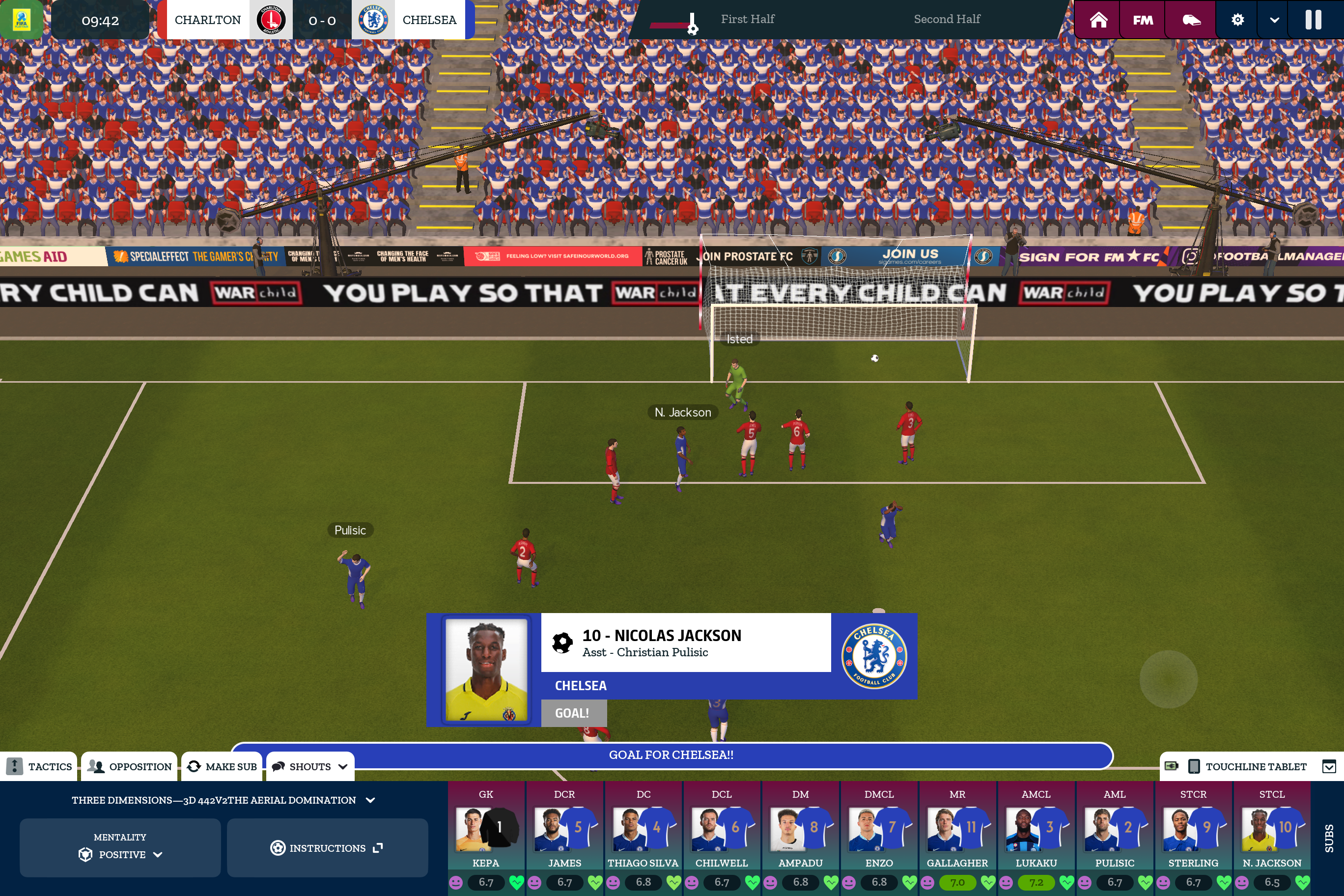Expand the tactic name dropdown
1344x896 pixels.
370,800
